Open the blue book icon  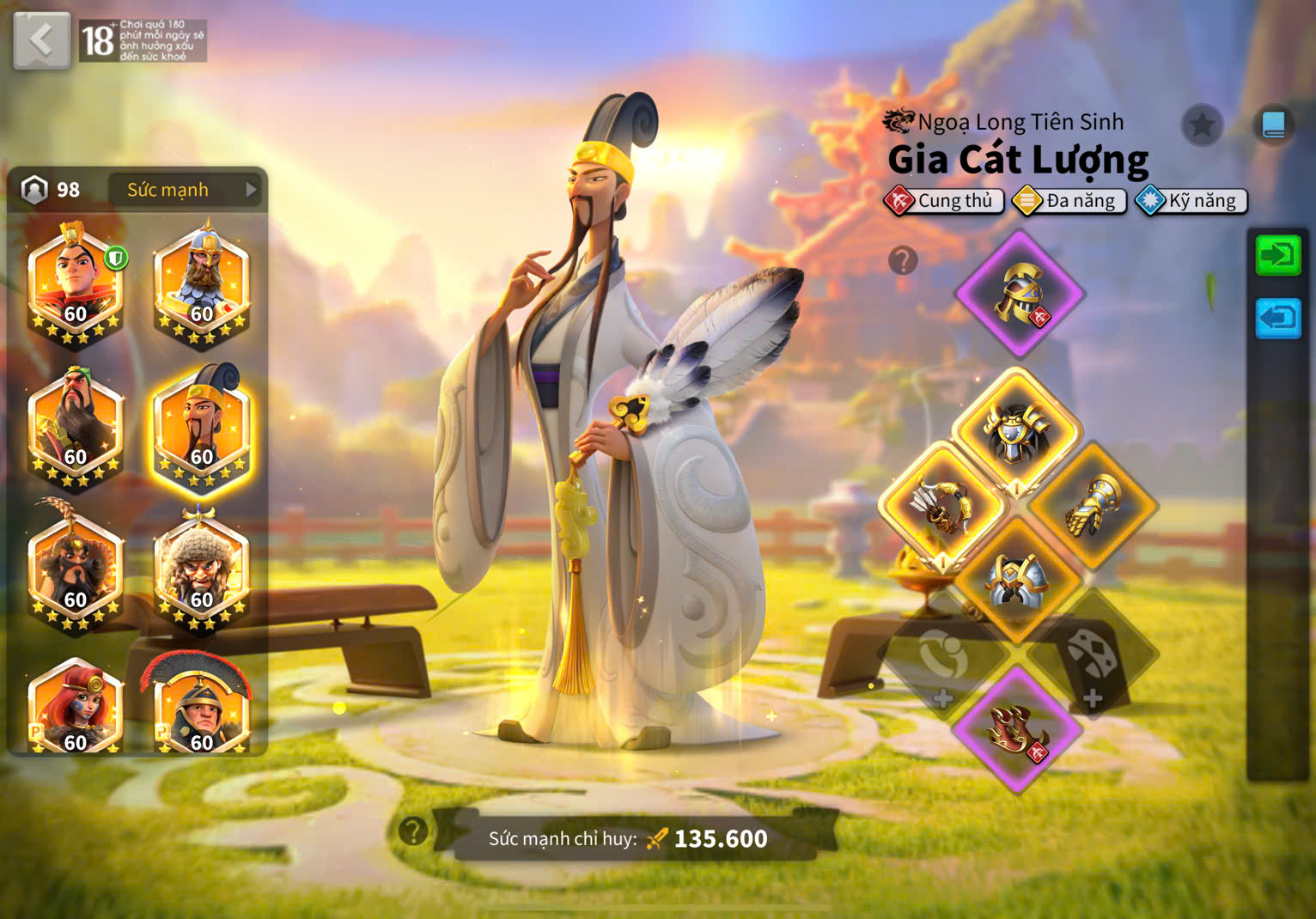click(1273, 125)
